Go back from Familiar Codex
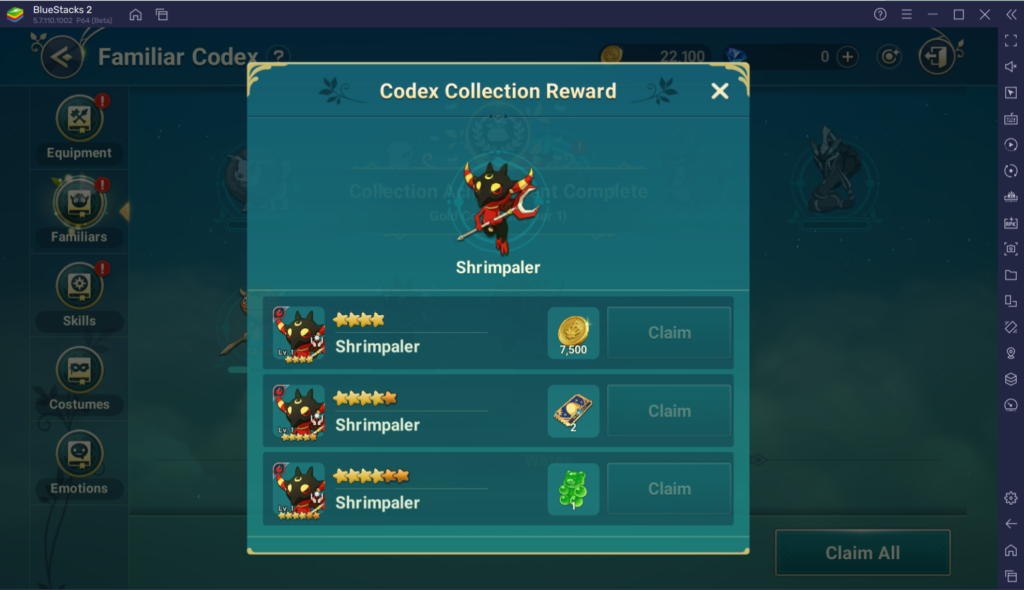The width and height of the screenshot is (1024, 590). point(62,57)
